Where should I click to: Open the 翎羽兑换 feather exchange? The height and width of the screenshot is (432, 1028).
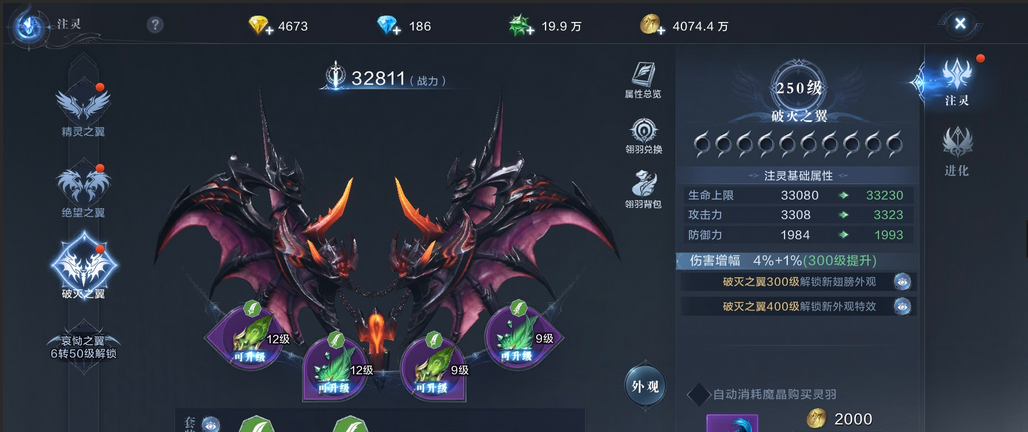click(643, 135)
